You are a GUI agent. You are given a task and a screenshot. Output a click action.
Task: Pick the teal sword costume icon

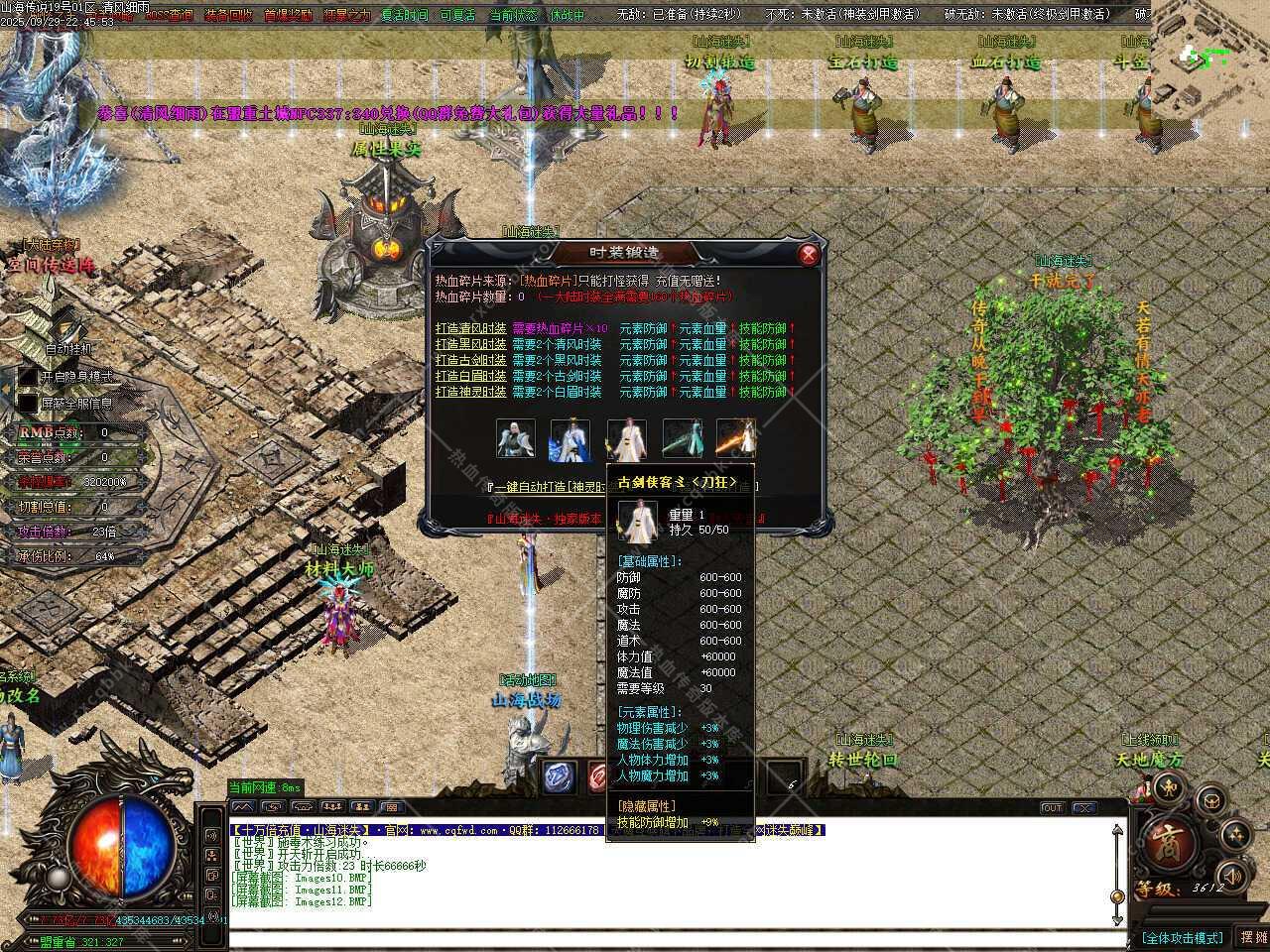pyautogui.click(x=681, y=439)
